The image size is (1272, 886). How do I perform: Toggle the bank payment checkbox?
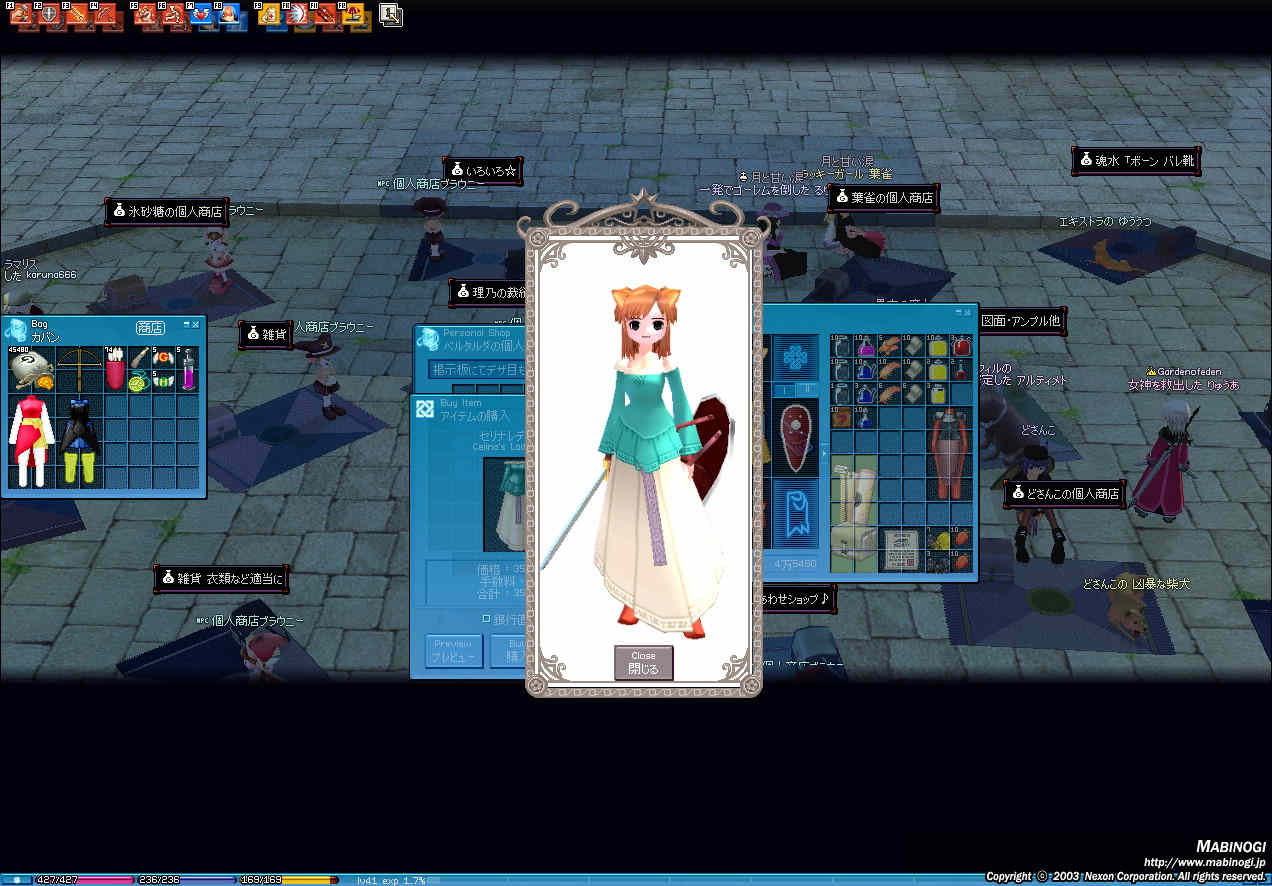pos(487,618)
